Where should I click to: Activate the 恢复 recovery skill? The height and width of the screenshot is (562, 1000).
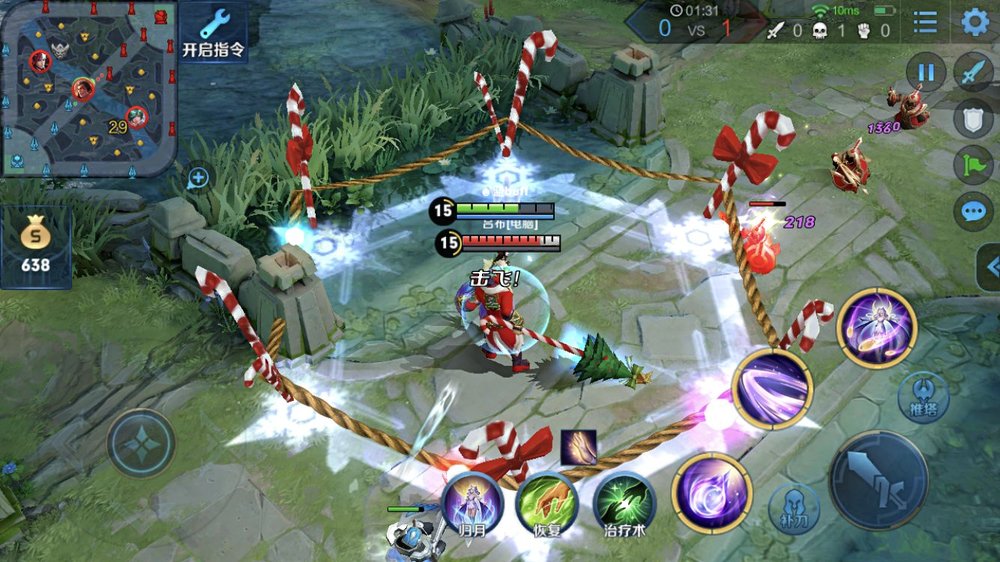click(546, 501)
